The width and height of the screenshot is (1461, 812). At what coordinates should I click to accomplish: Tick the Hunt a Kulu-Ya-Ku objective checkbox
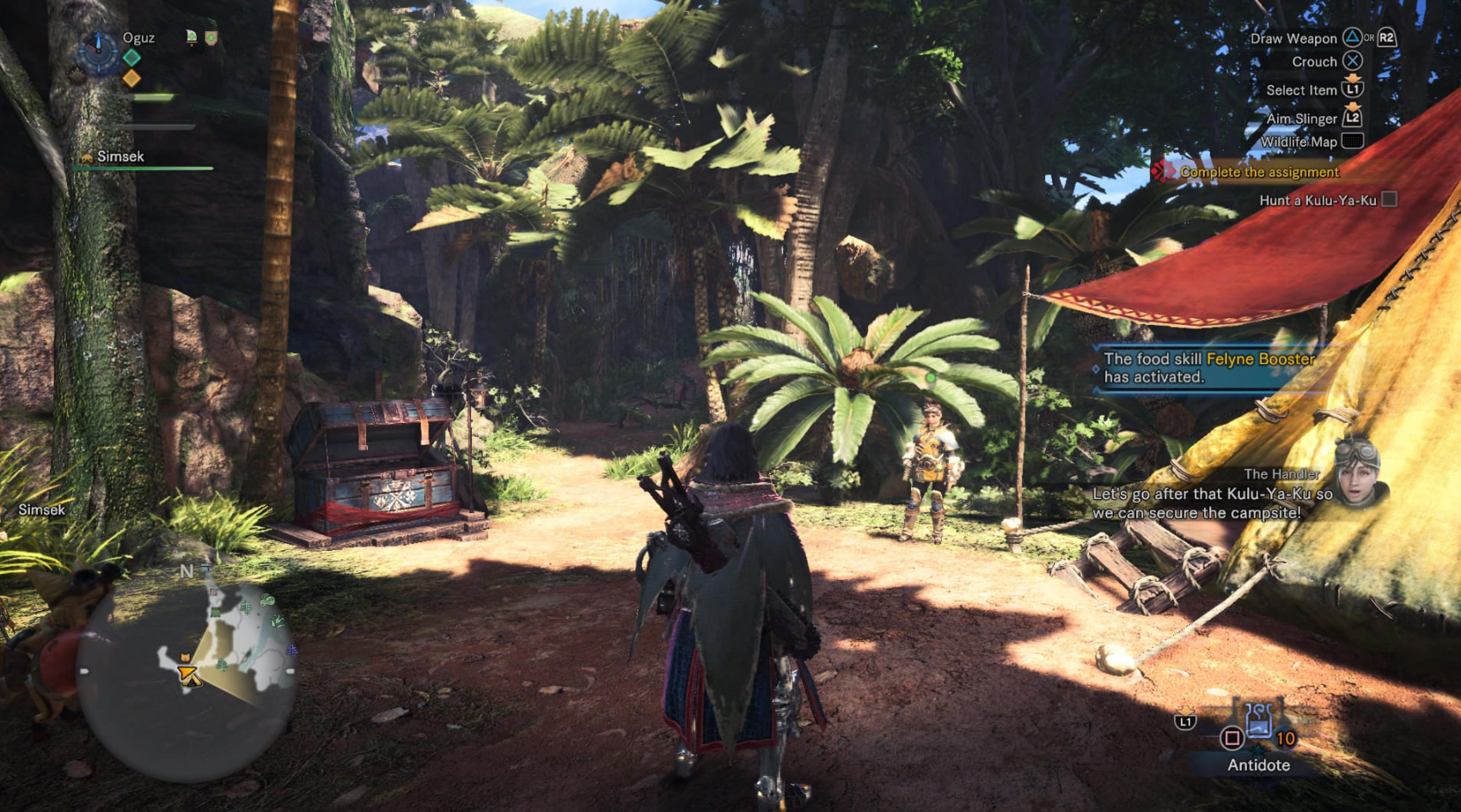[1389, 199]
